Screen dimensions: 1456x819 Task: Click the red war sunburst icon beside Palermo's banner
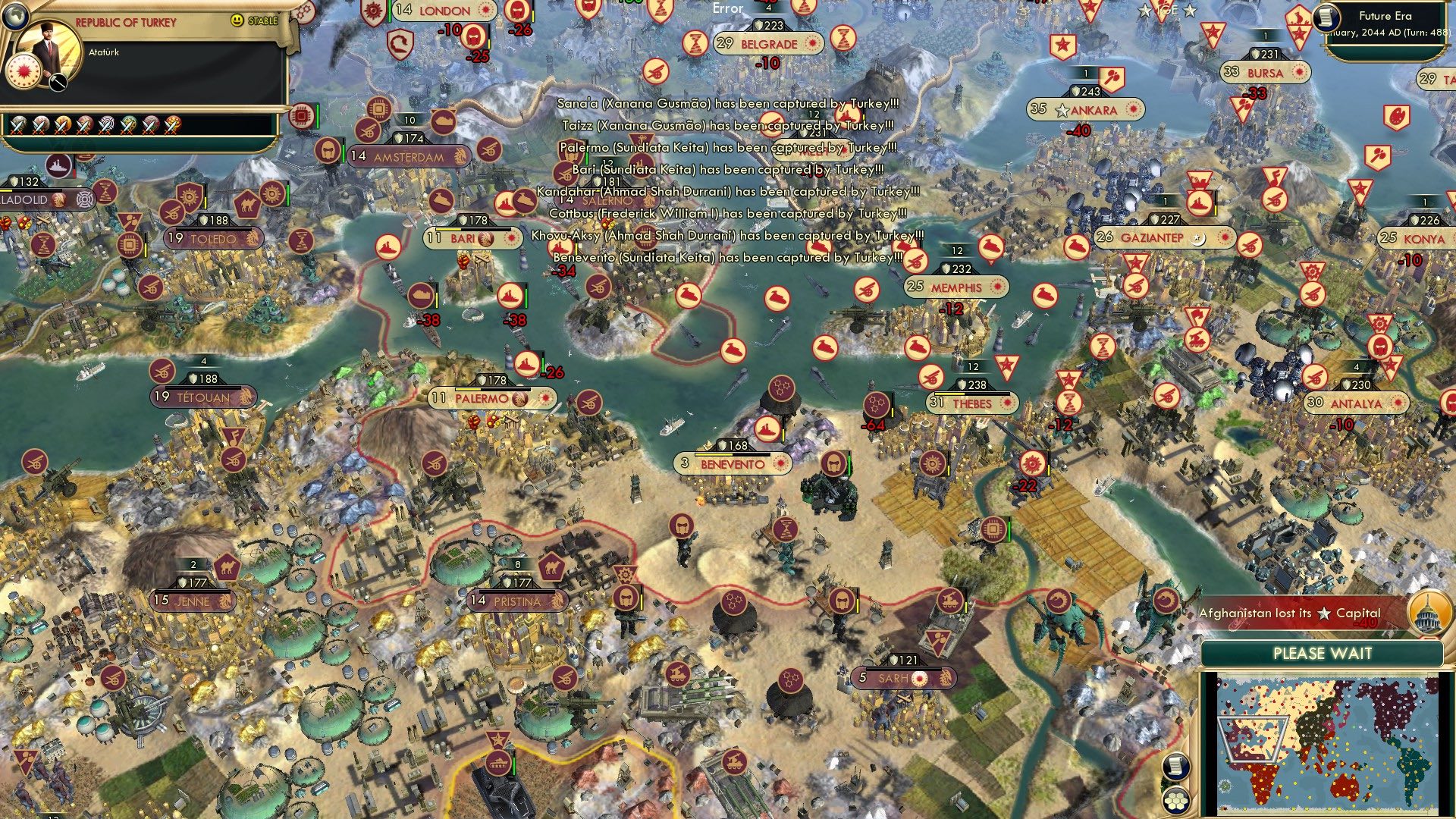544,398
